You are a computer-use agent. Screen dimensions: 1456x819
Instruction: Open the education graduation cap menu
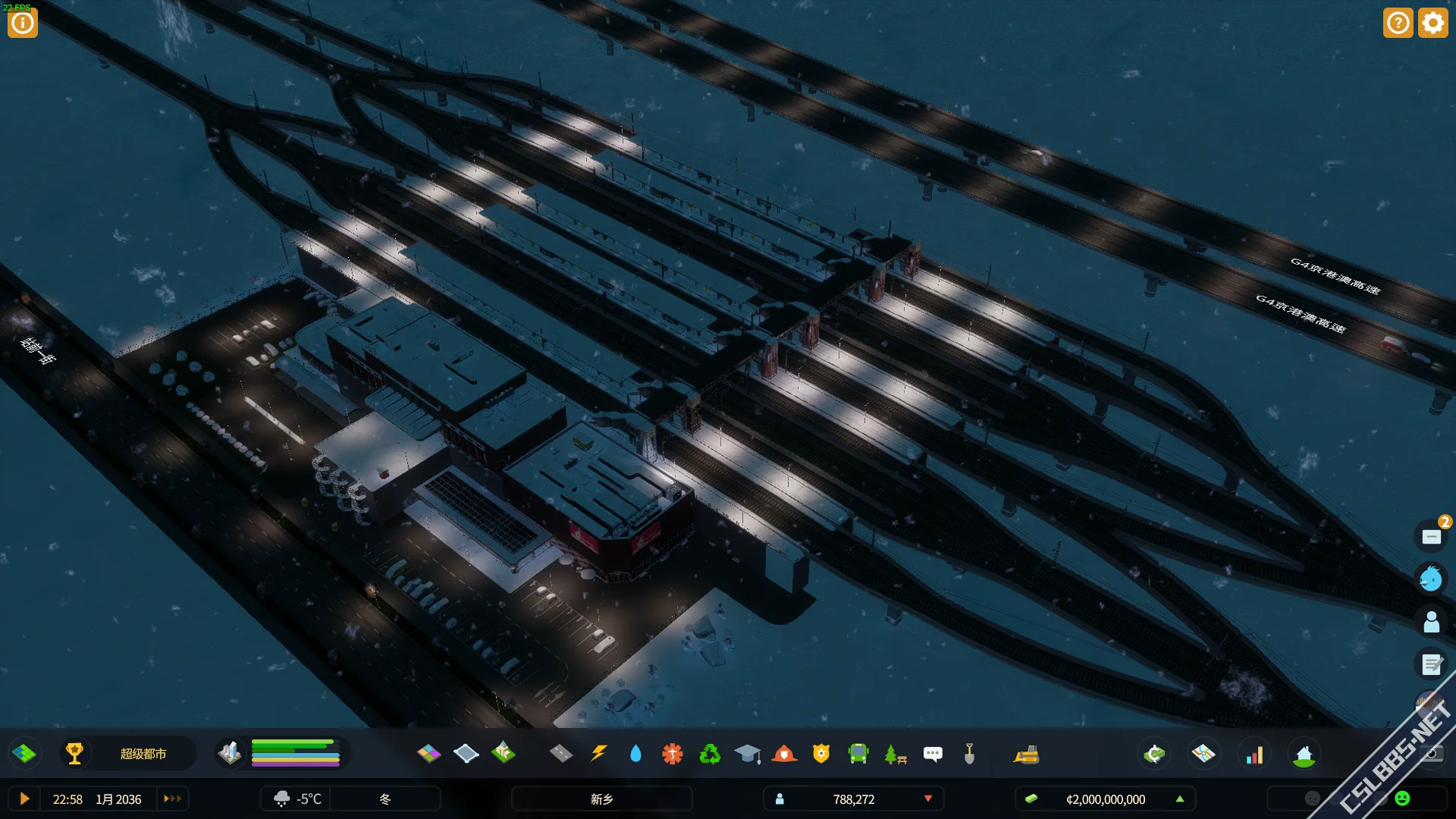pyautogui.click(x=747, y=754)
